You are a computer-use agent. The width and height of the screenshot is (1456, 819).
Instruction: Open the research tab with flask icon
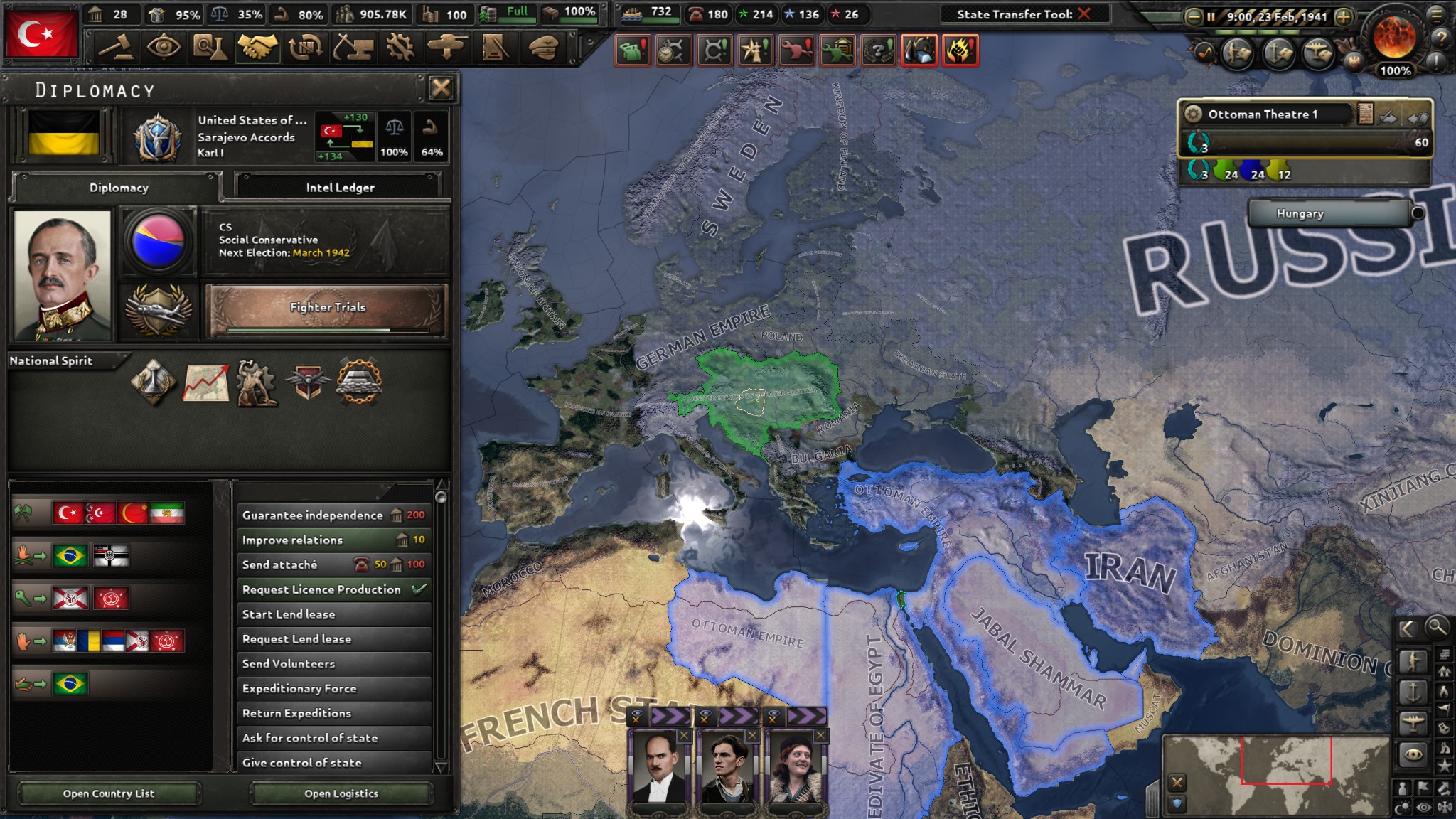point(210,48)
